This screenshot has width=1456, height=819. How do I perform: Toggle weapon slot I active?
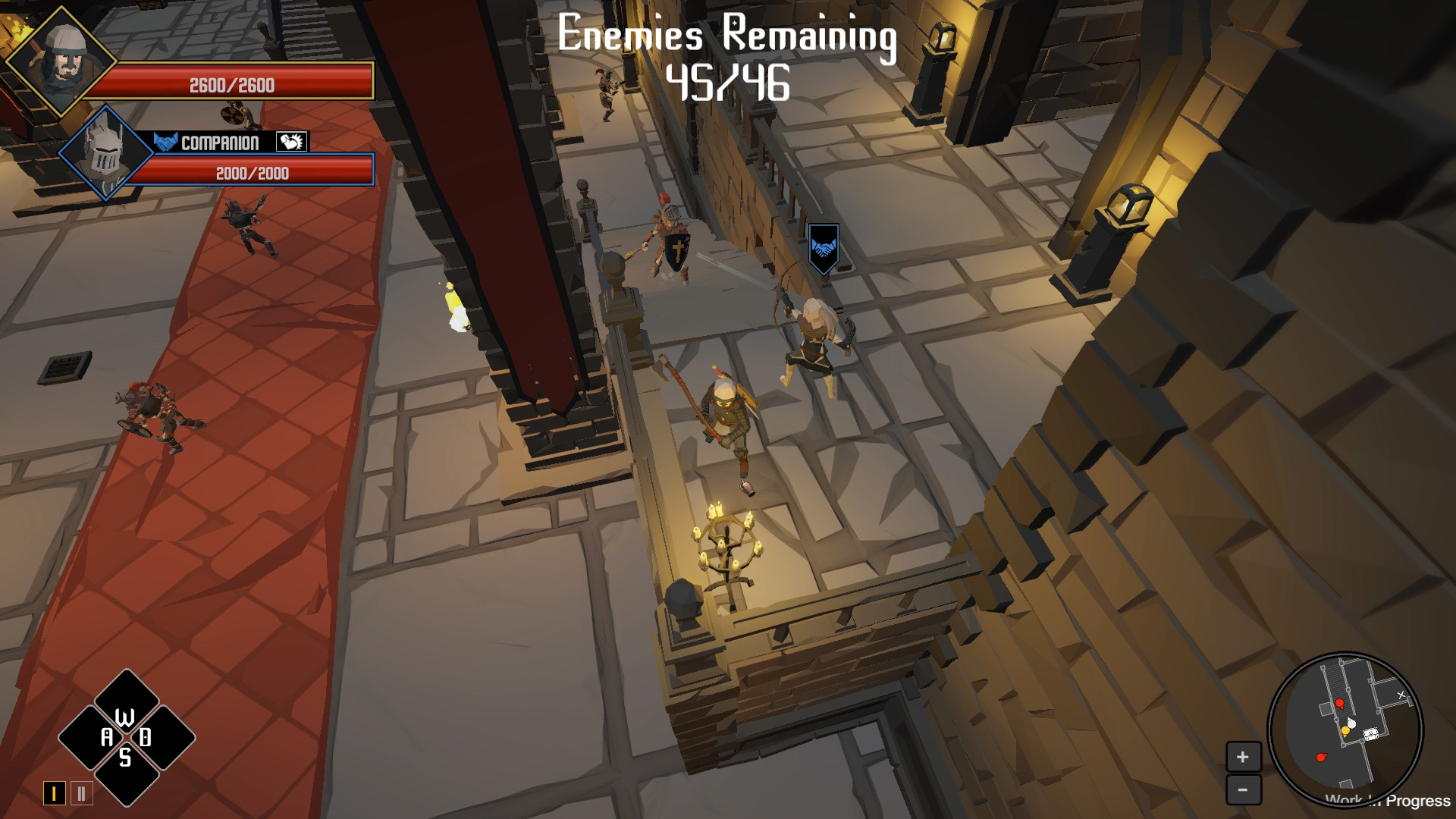55,793
